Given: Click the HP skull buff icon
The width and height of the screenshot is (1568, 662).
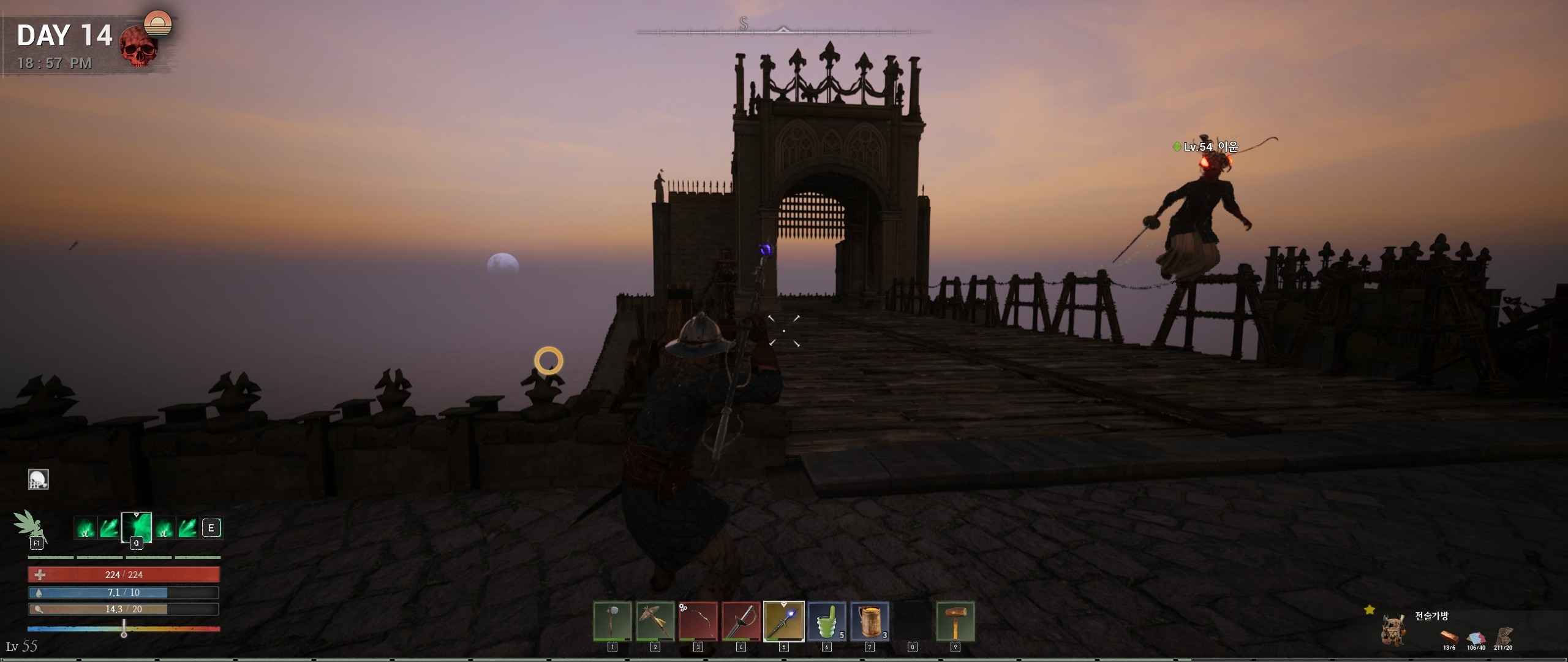Looking at the screenshot, I should point(39,479).
